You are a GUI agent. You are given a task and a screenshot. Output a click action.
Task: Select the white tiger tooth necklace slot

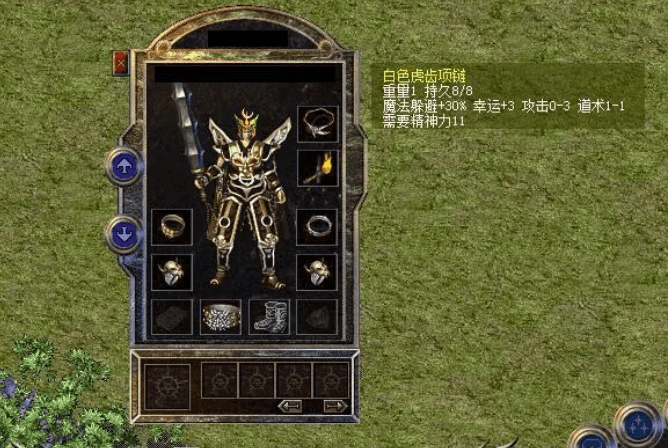click(x=318, y=124)
